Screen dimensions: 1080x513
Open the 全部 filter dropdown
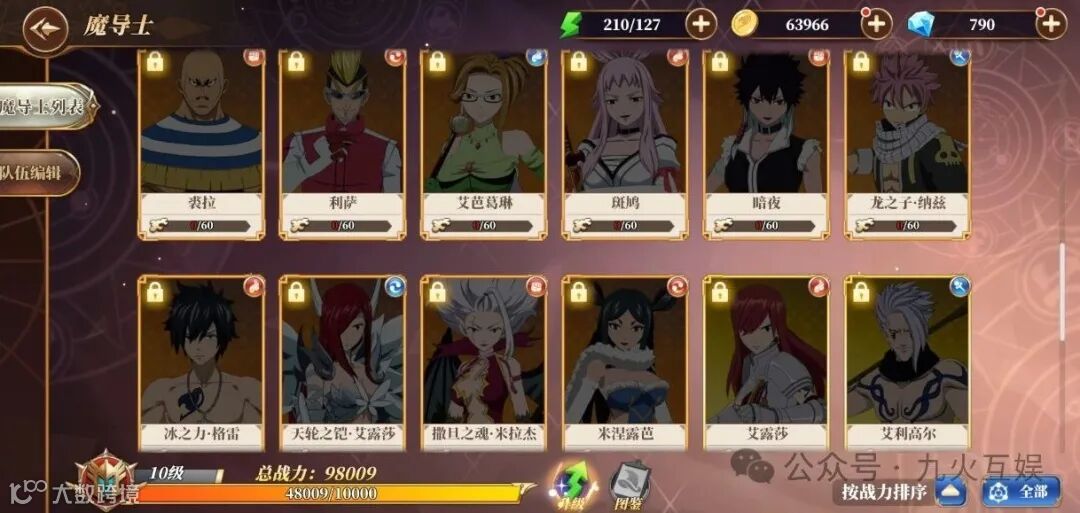point(1021,491)
